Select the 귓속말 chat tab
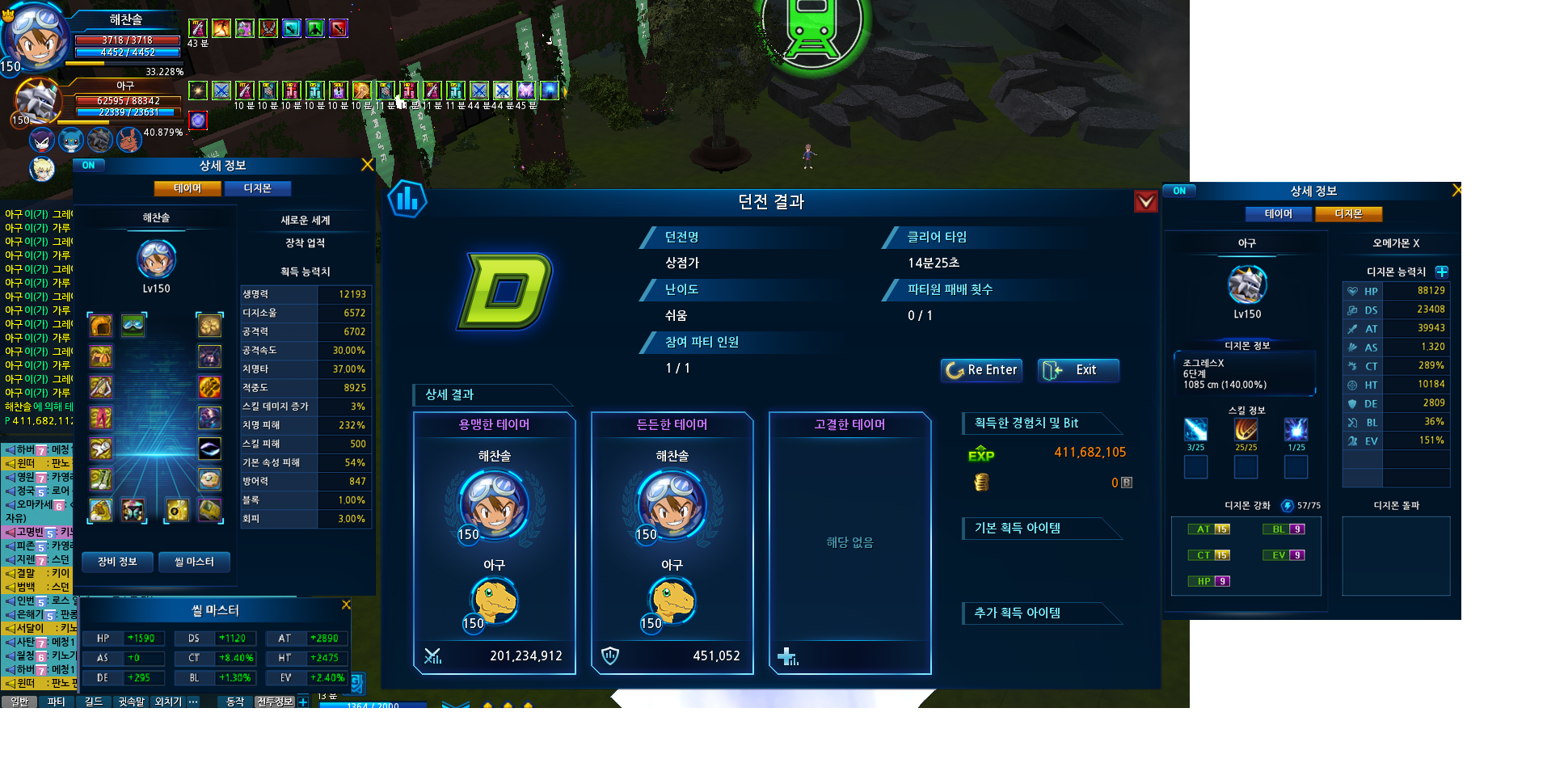 click(131, 702)
